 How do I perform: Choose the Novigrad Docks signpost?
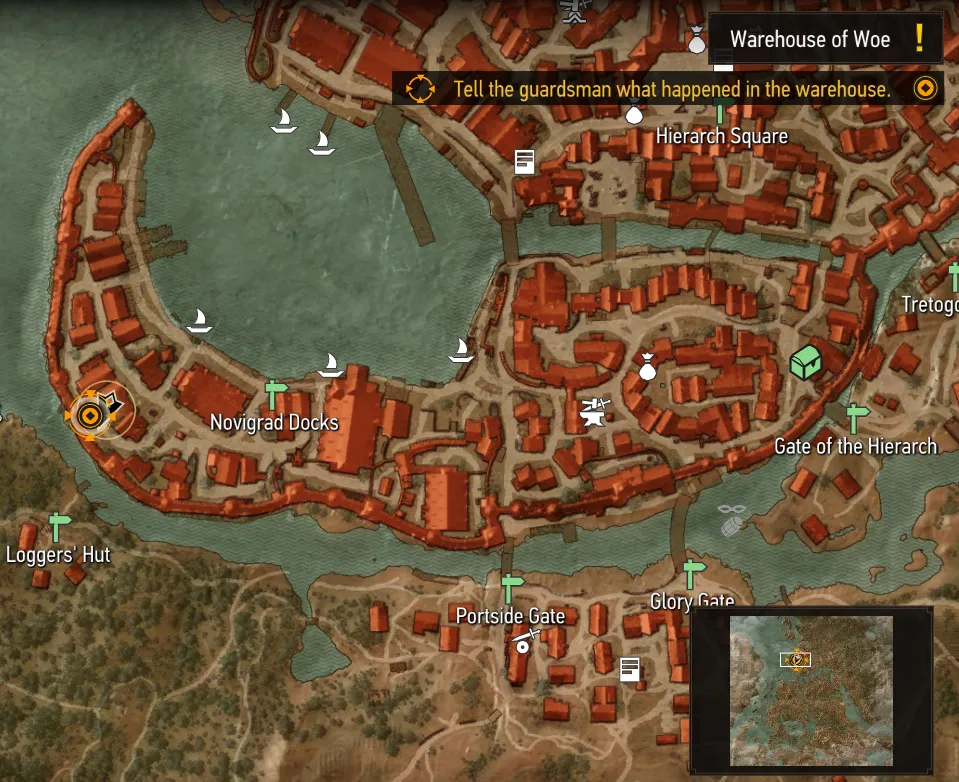pyautogui.click(x=275, y=394)
